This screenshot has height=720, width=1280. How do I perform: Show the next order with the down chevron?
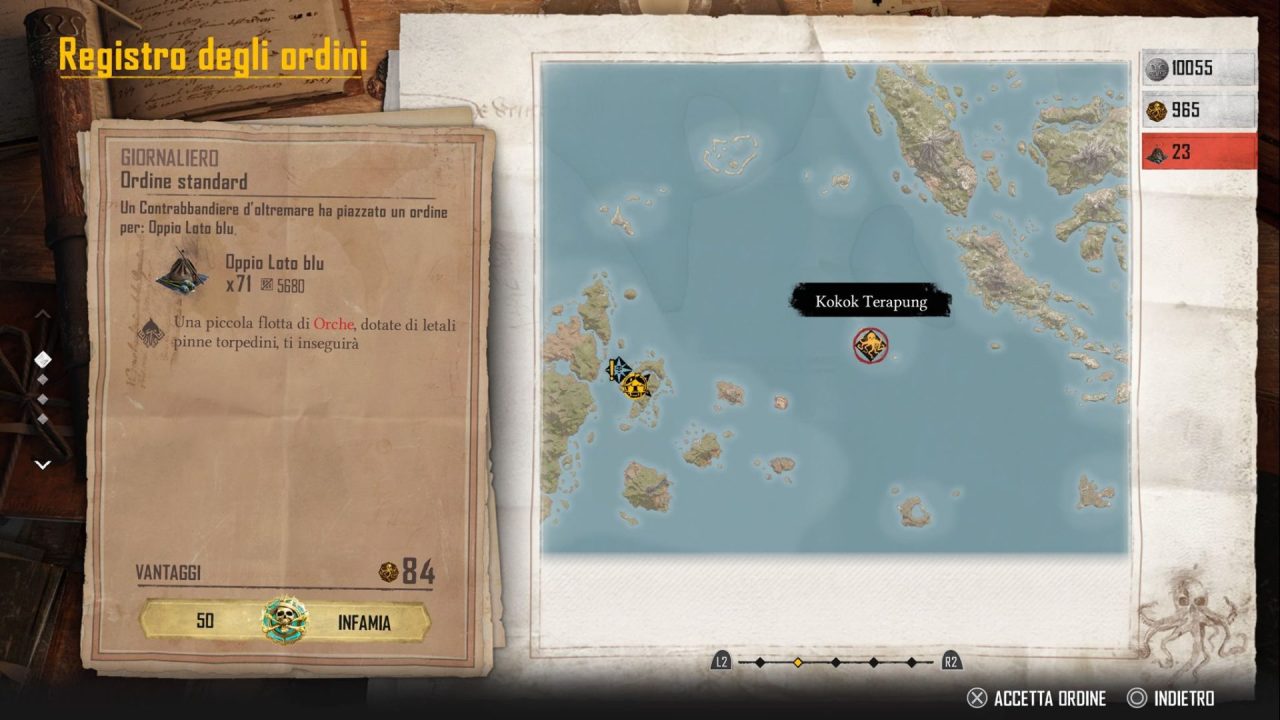[x=43, y=464]
